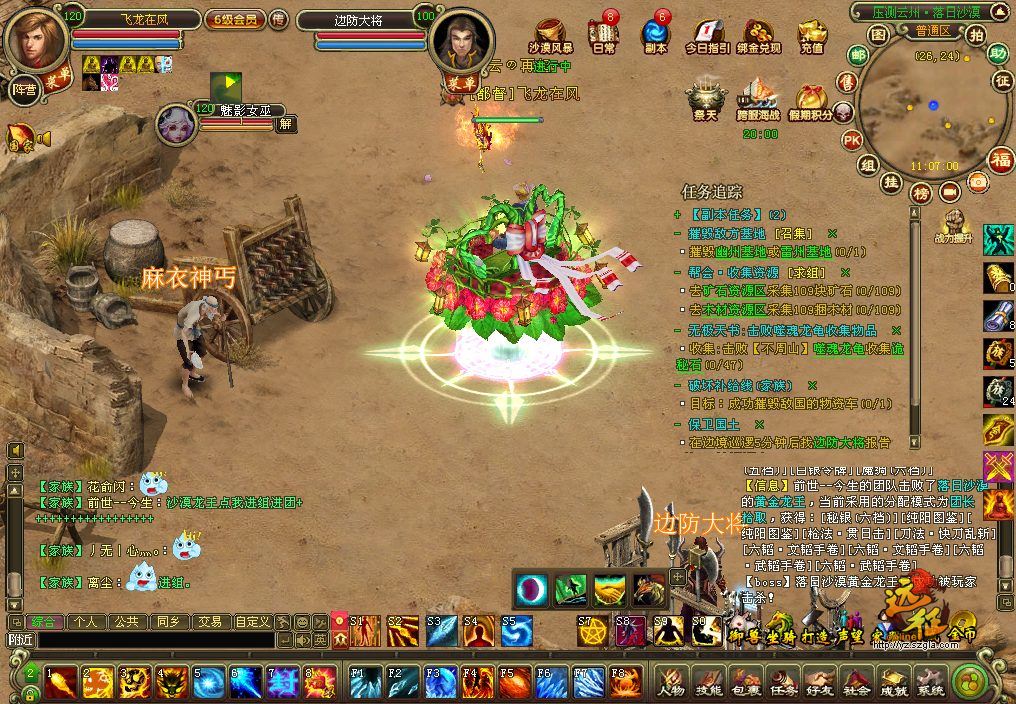Screen dimensions: 1016x704
Task: Switch chat to the 个人 tab
Action: click(x=85, y=621)
